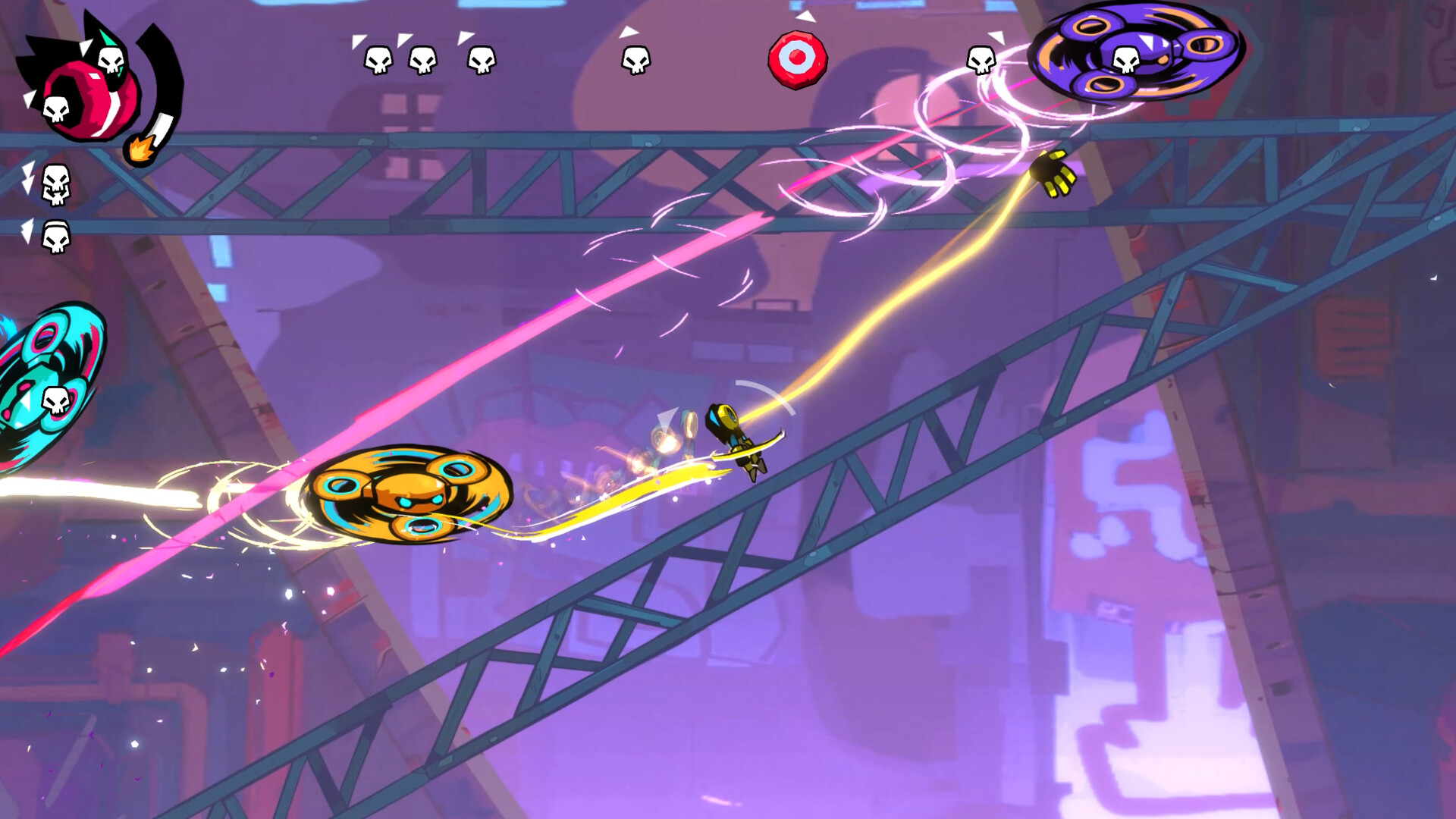This screenshot has height=819, width=1456.
Task: Select the yellow glove cursor near top right
Action: (1054, 173)
